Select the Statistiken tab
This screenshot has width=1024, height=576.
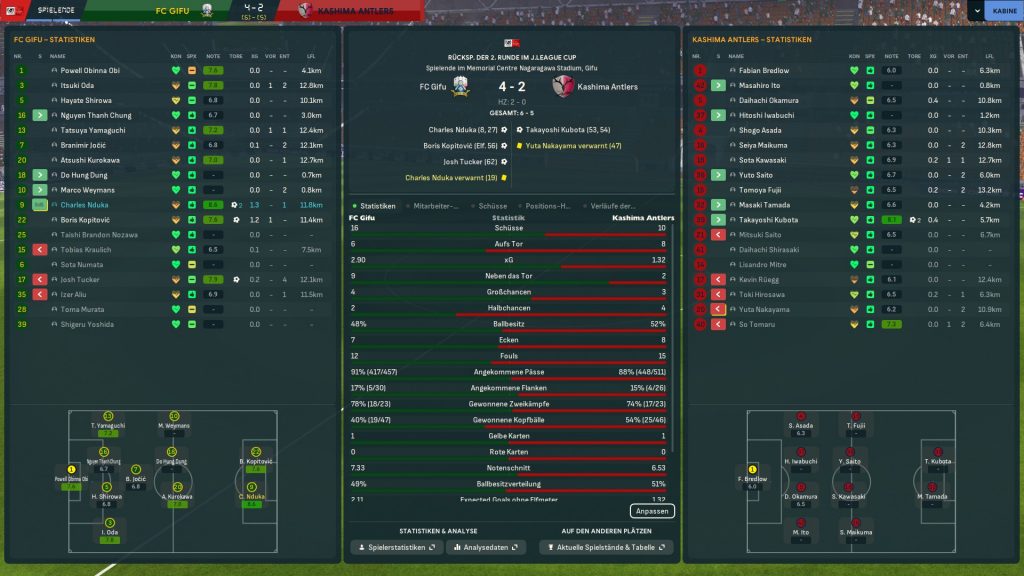coord(374,206)
